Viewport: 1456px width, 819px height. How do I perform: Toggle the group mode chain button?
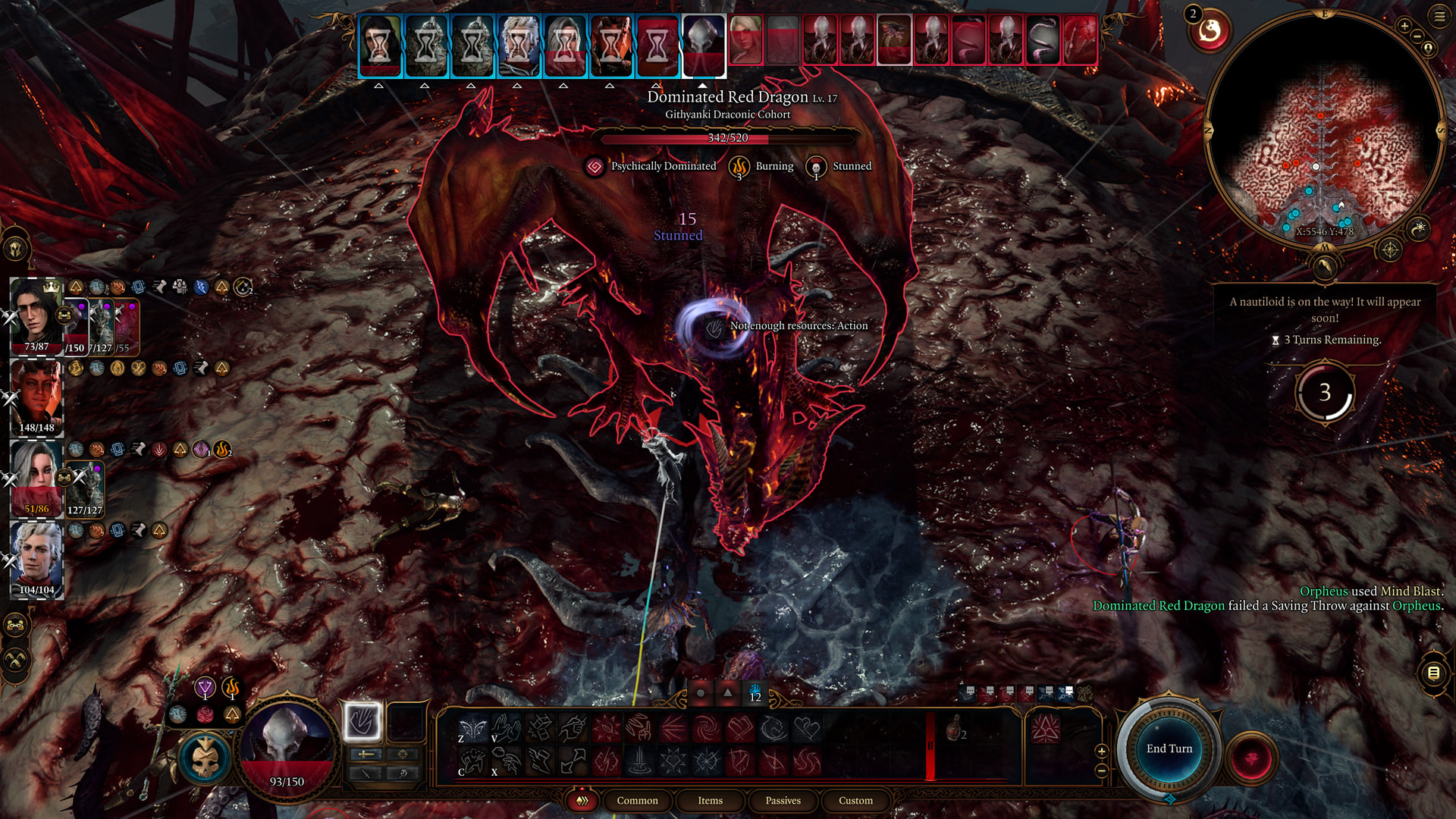click(x=16, y=626)
